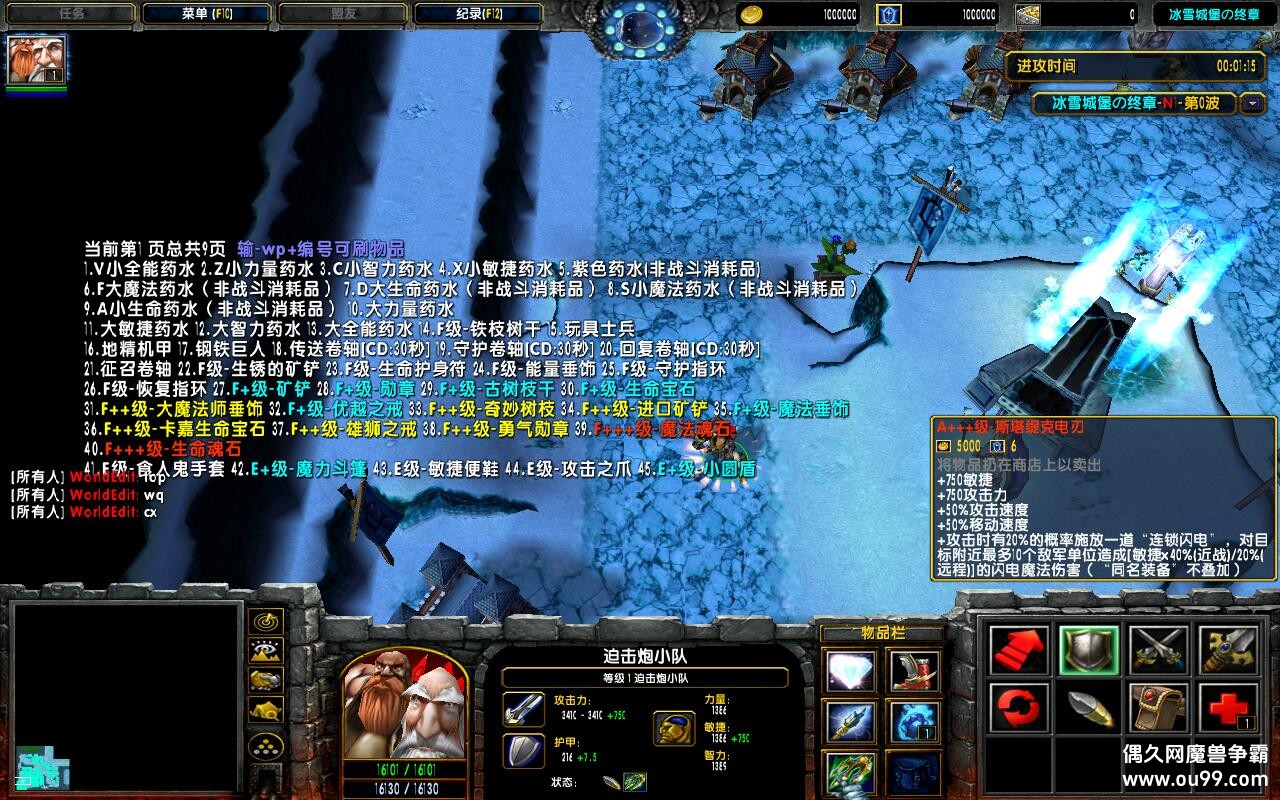Click the minimap ping signal button

(266, 621)
